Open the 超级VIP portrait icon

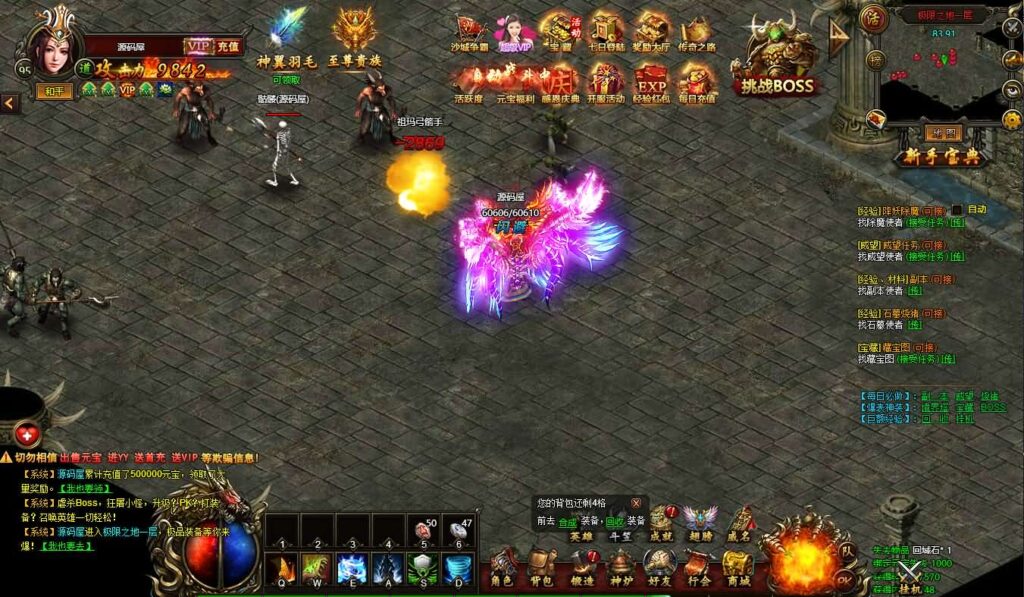pyautogui.click(x=514, y=31)
